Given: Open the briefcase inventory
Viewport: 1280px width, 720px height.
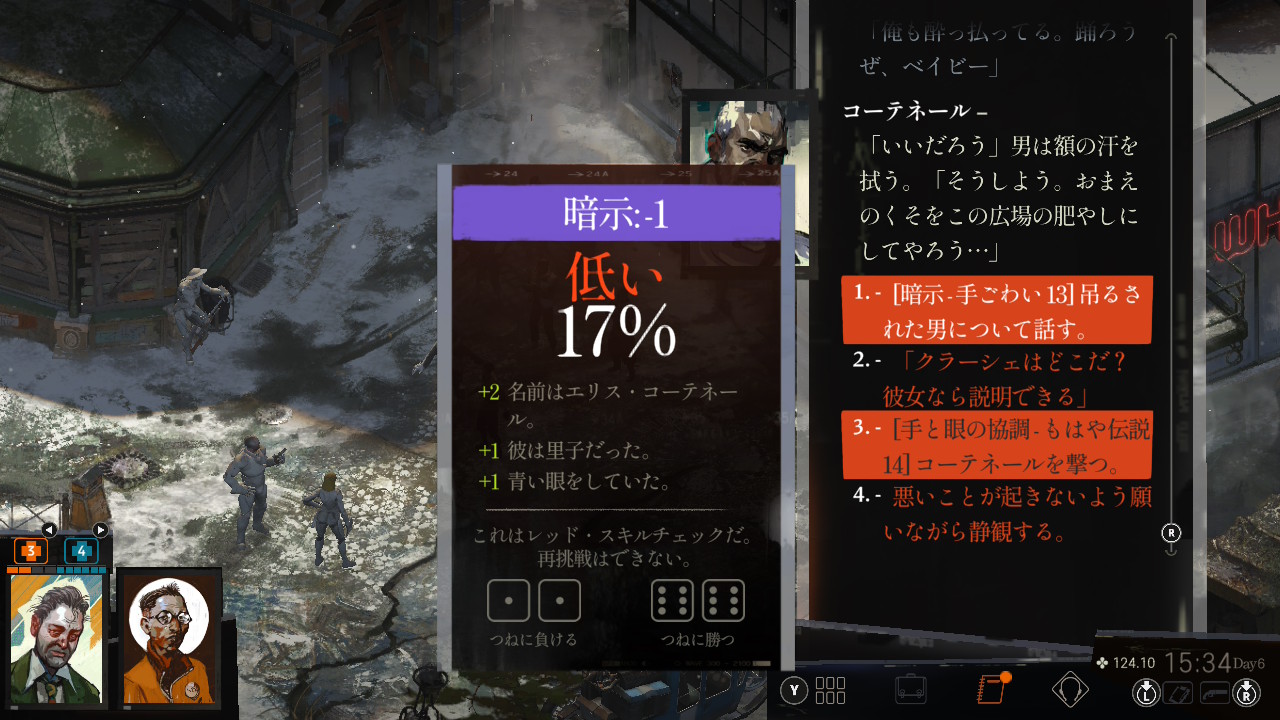Looking at the screenshot, I should (x=910, y=690).
